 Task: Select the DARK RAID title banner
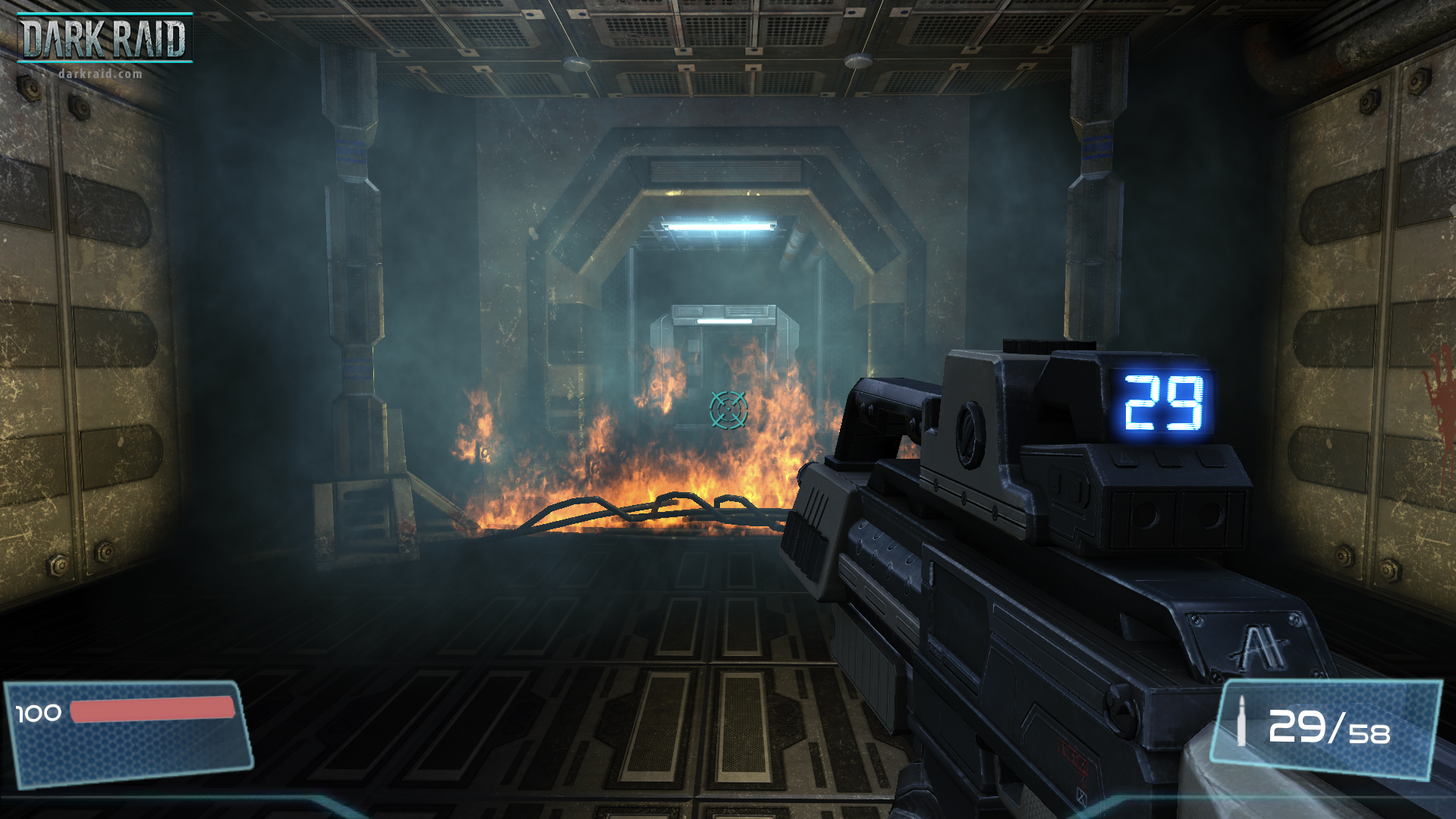point(106,36)
